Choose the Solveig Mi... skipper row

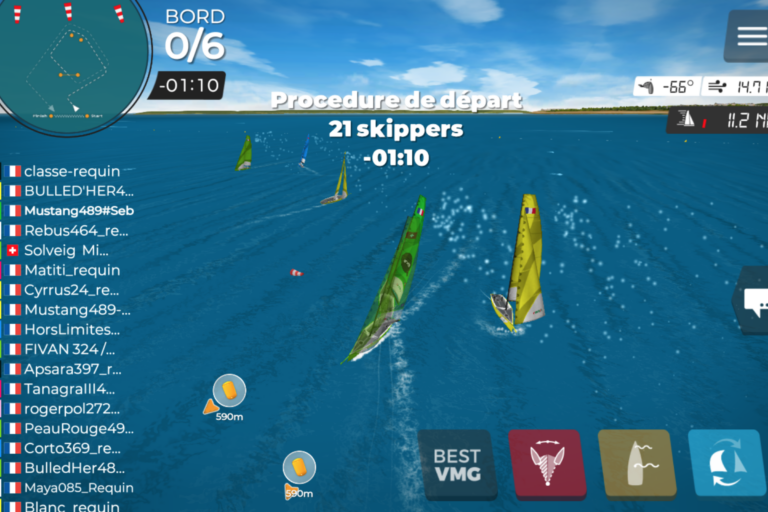(x=66, y=250)
